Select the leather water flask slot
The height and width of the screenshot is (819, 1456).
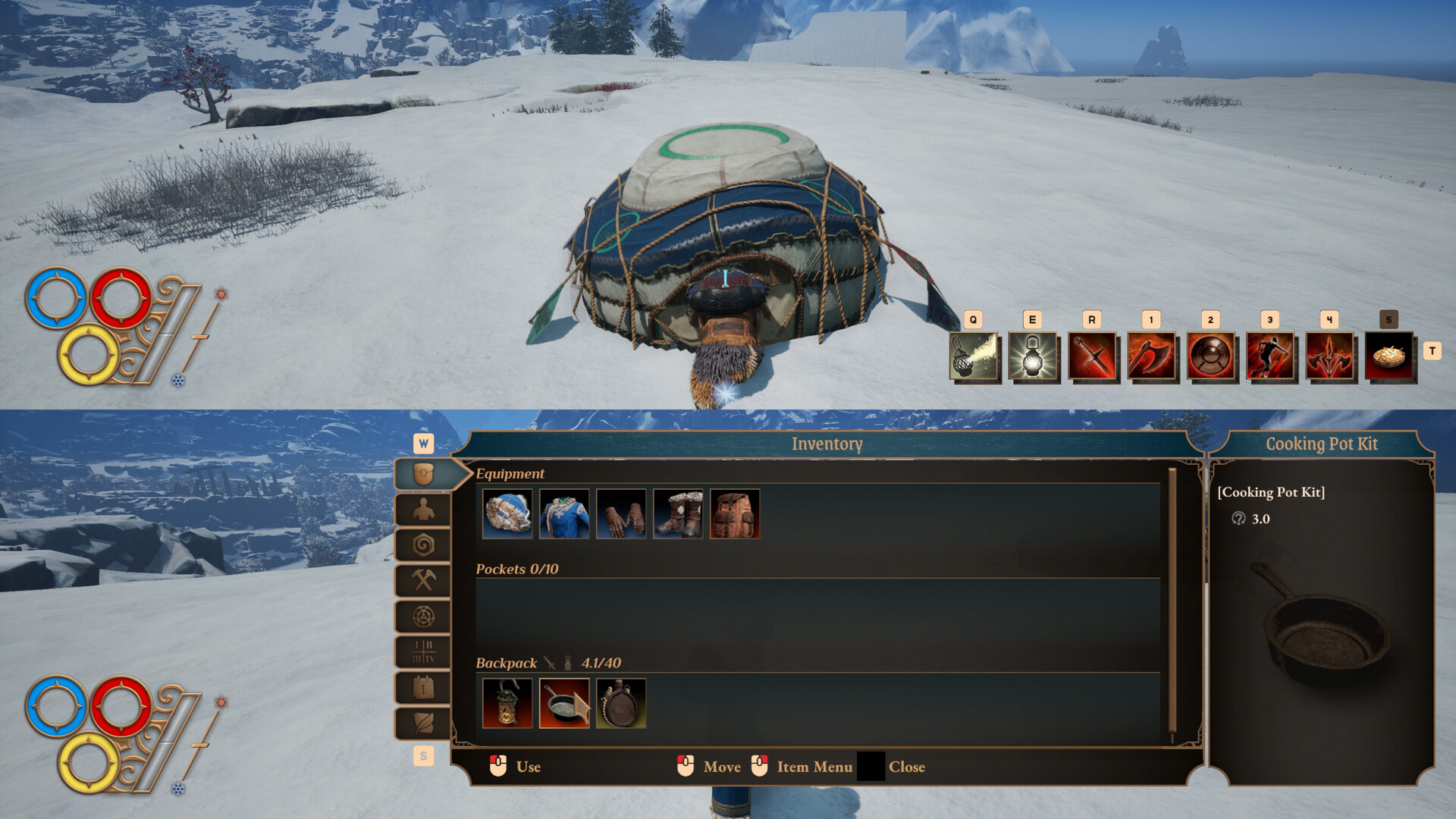click(x=621, y=704)
